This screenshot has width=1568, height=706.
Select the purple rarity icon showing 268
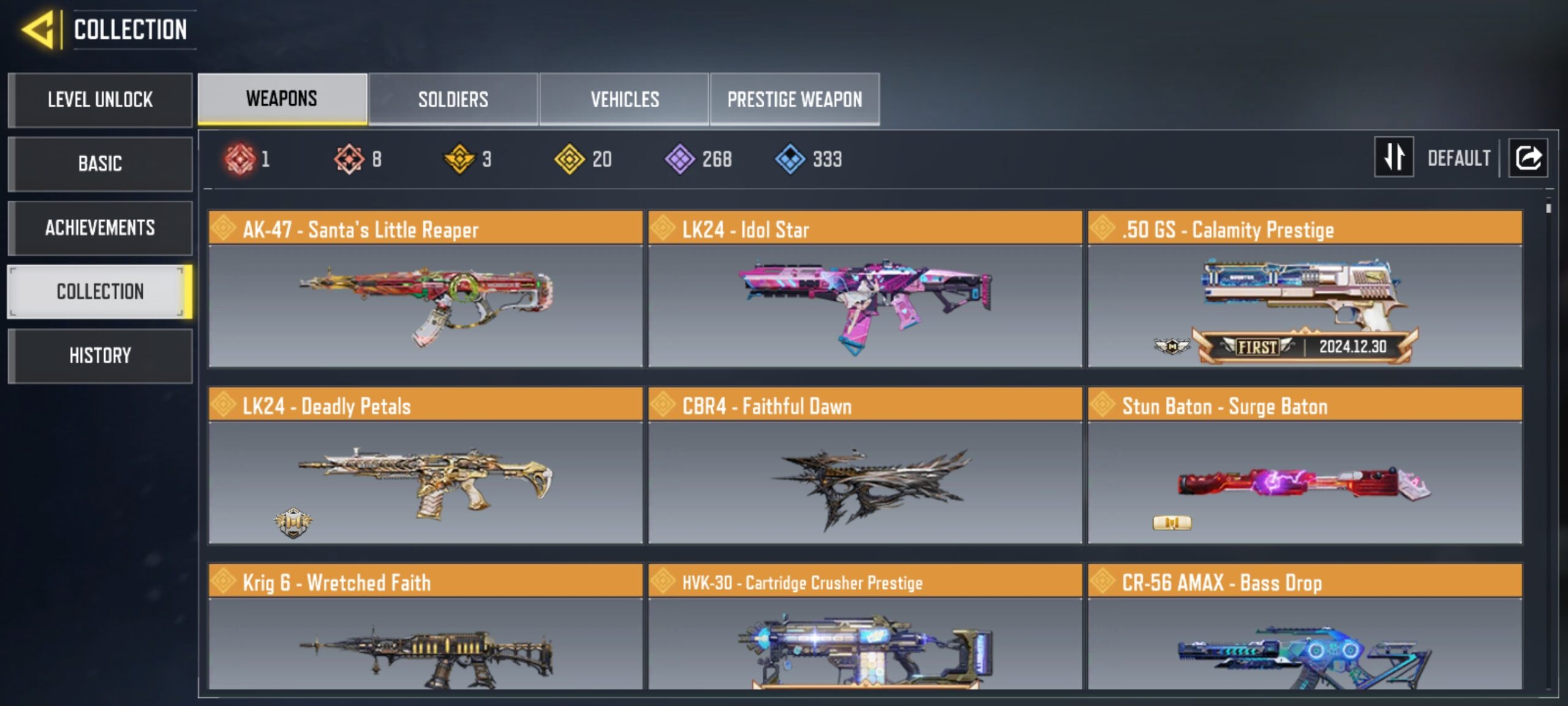tap(680, 158)
